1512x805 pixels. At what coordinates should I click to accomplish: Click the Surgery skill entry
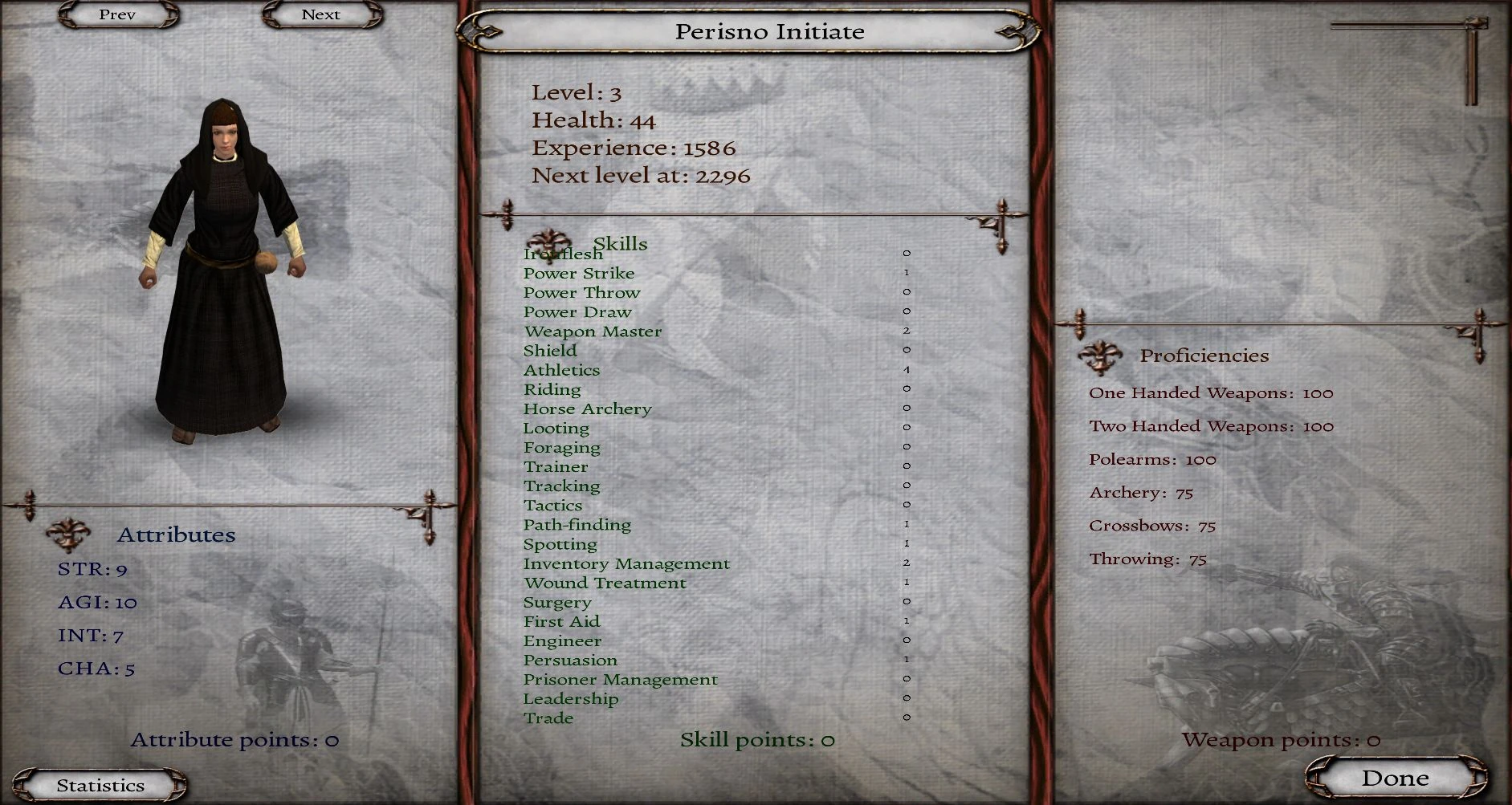559,602
